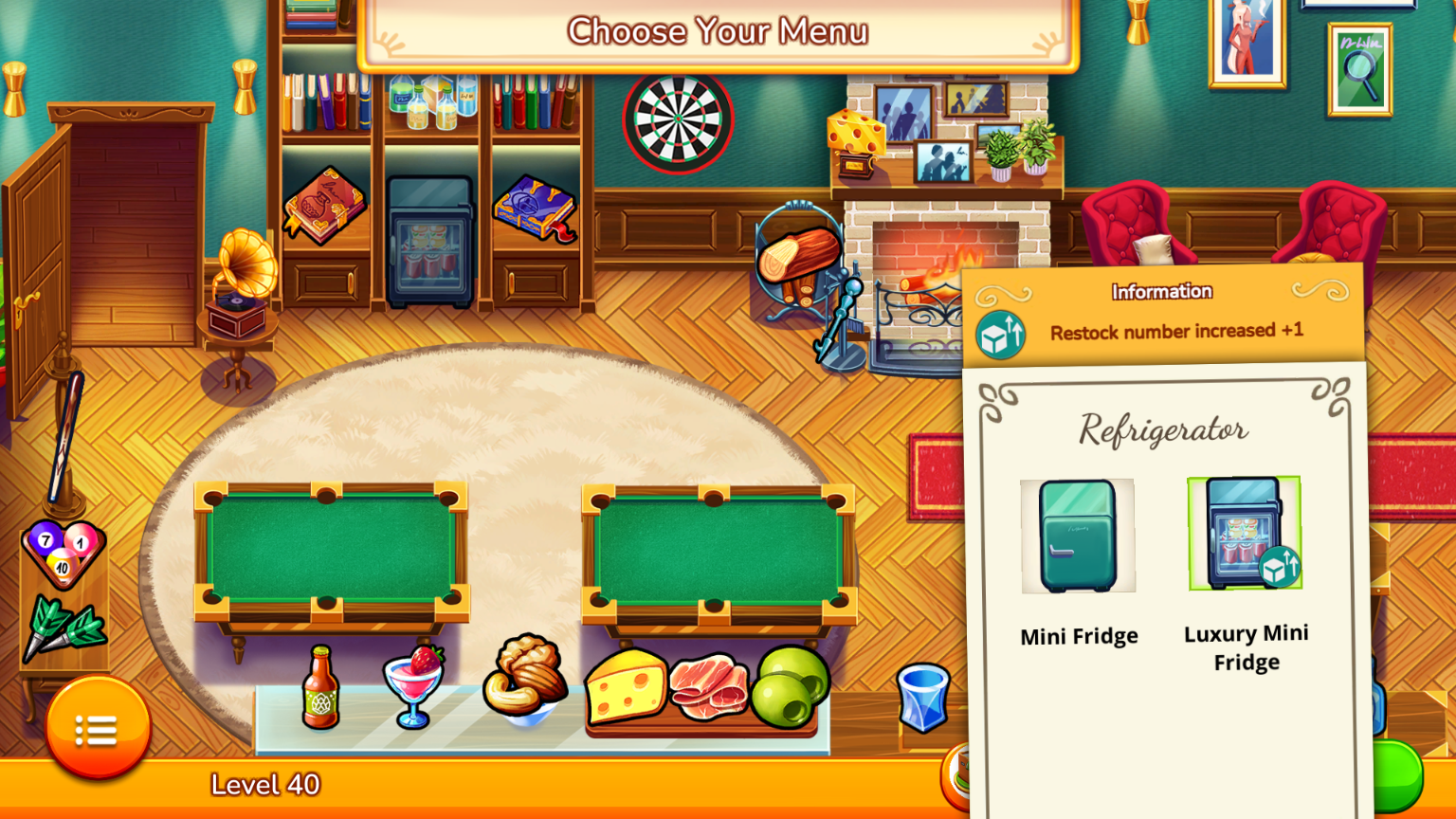Screen dimensions: 1456x819
Task: Click the Refrigerator panel title
Action: click(1162, 429)
